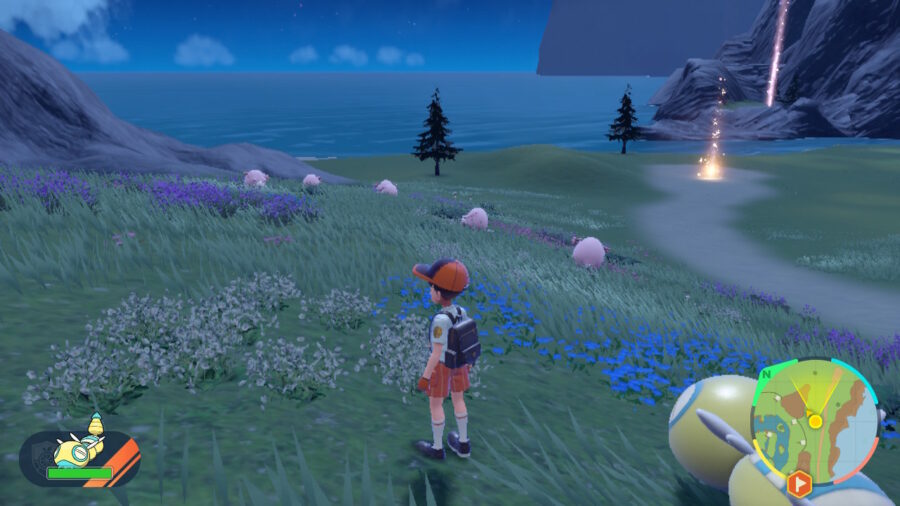Open the circular minimap
900x506 pixels.
click(814, 421)
